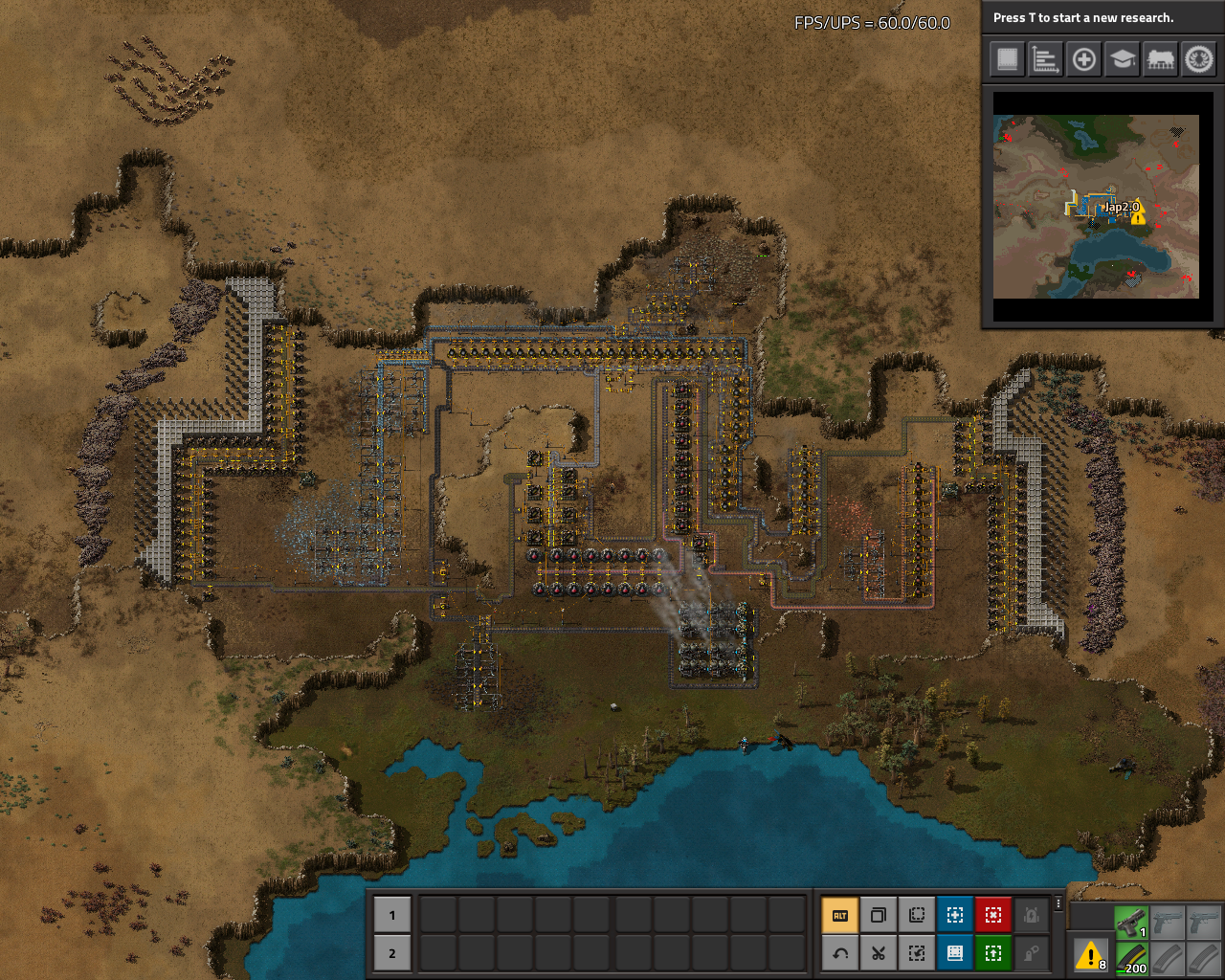Image resolution: width=1225 pixels, height=980 pixels.
Task: Click the undo arrow button
Action: pos(840,953)
